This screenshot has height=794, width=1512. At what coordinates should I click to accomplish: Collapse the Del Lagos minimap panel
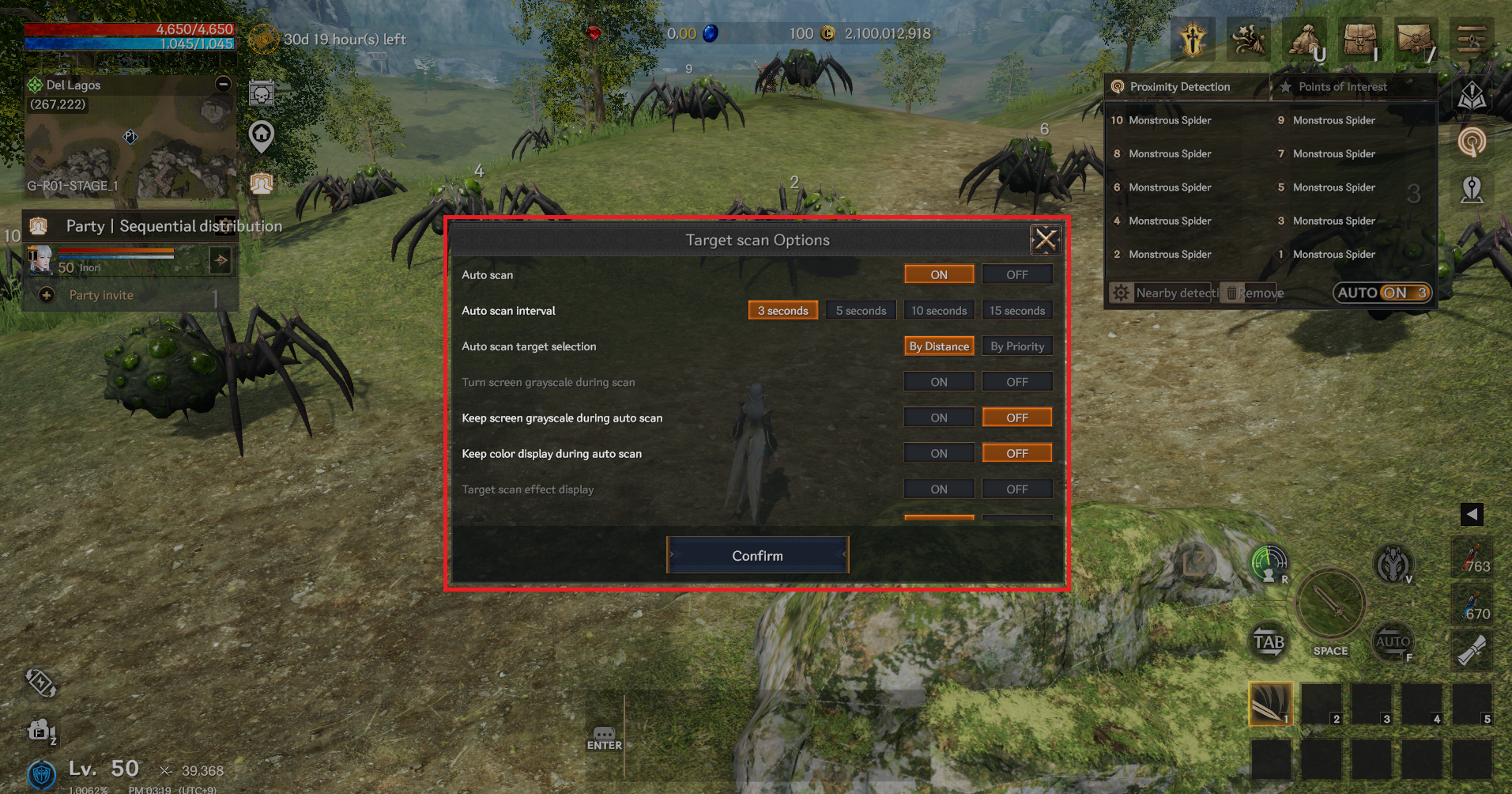click(x=224, y=84)
